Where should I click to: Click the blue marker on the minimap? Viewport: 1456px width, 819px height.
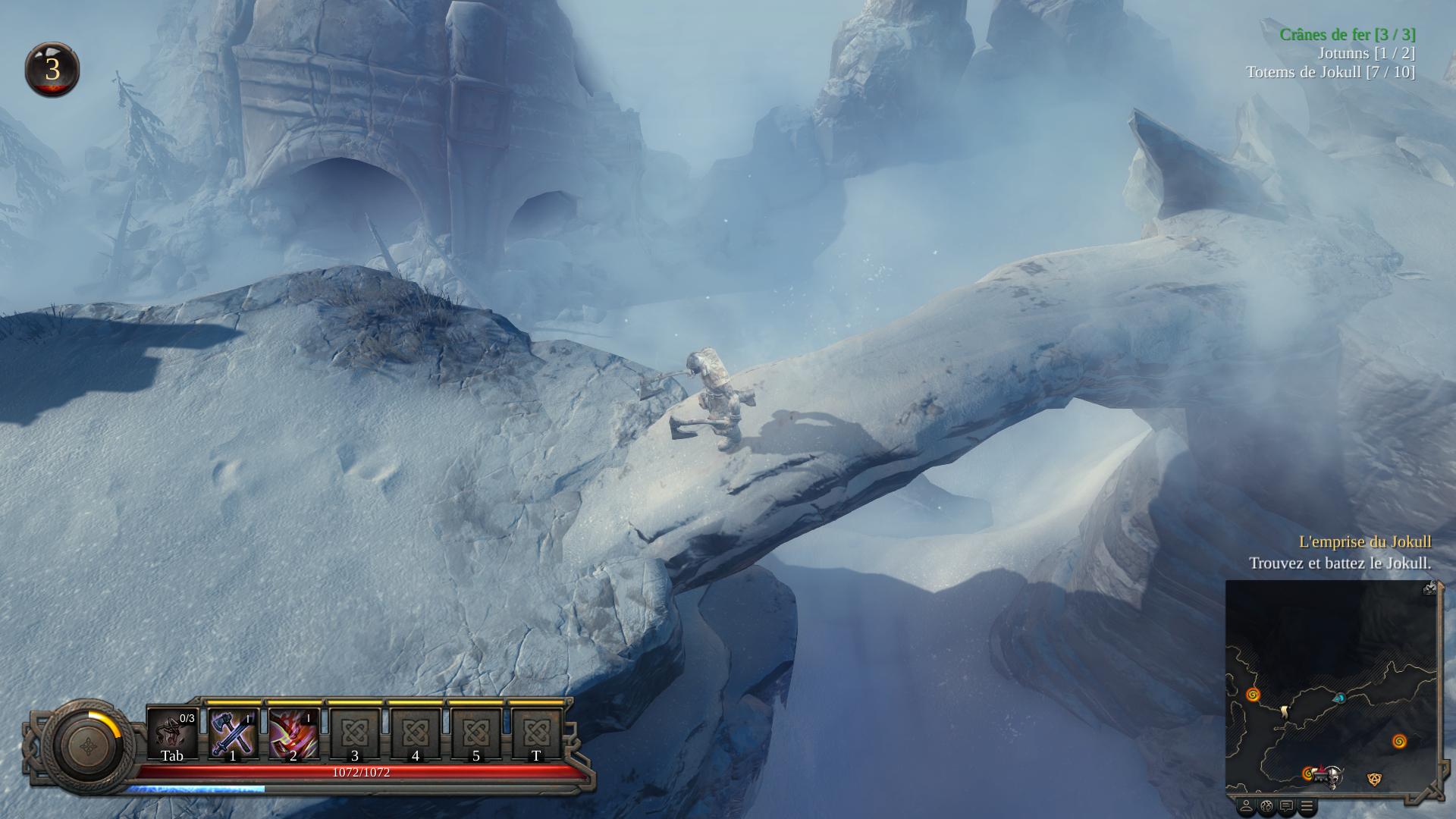pos(1339,698)
